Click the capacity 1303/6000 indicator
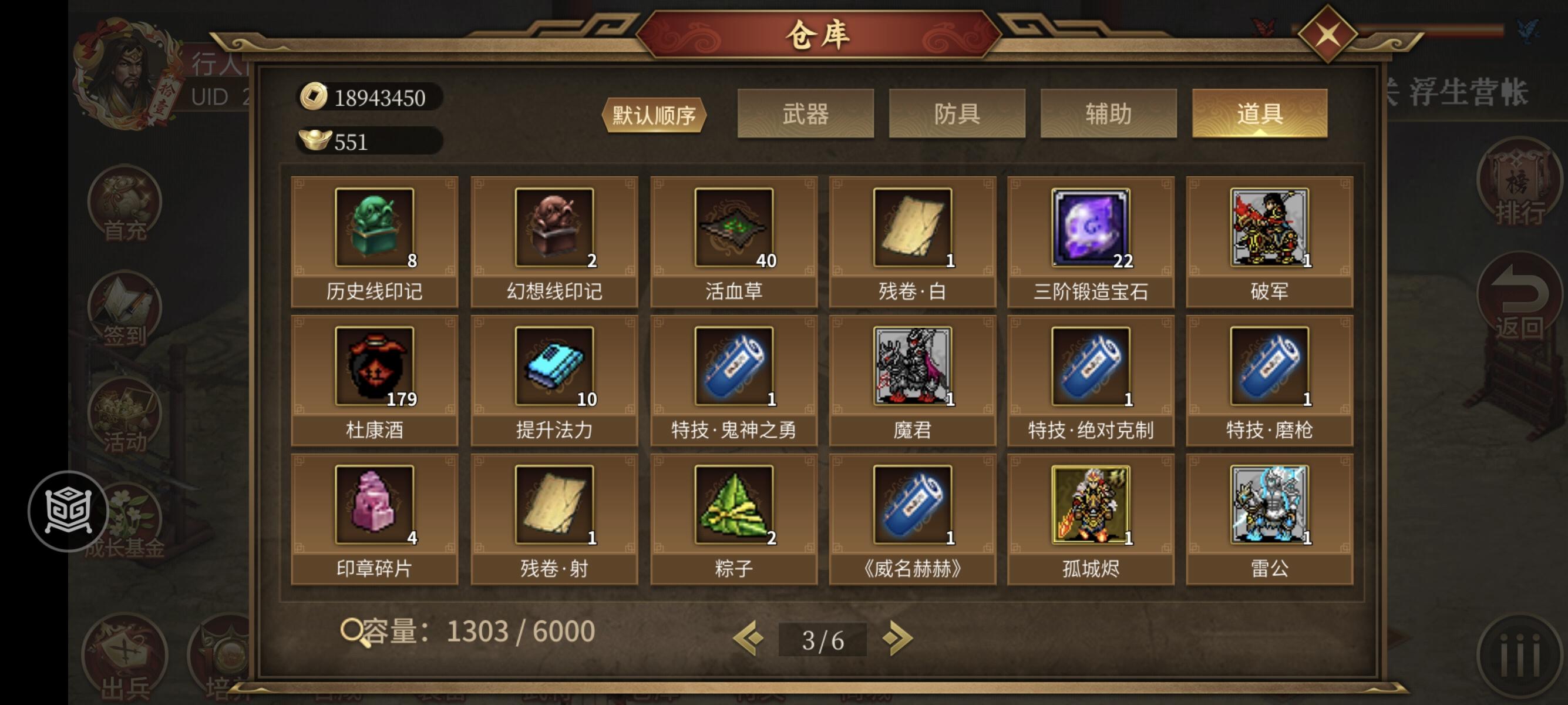 469,632
